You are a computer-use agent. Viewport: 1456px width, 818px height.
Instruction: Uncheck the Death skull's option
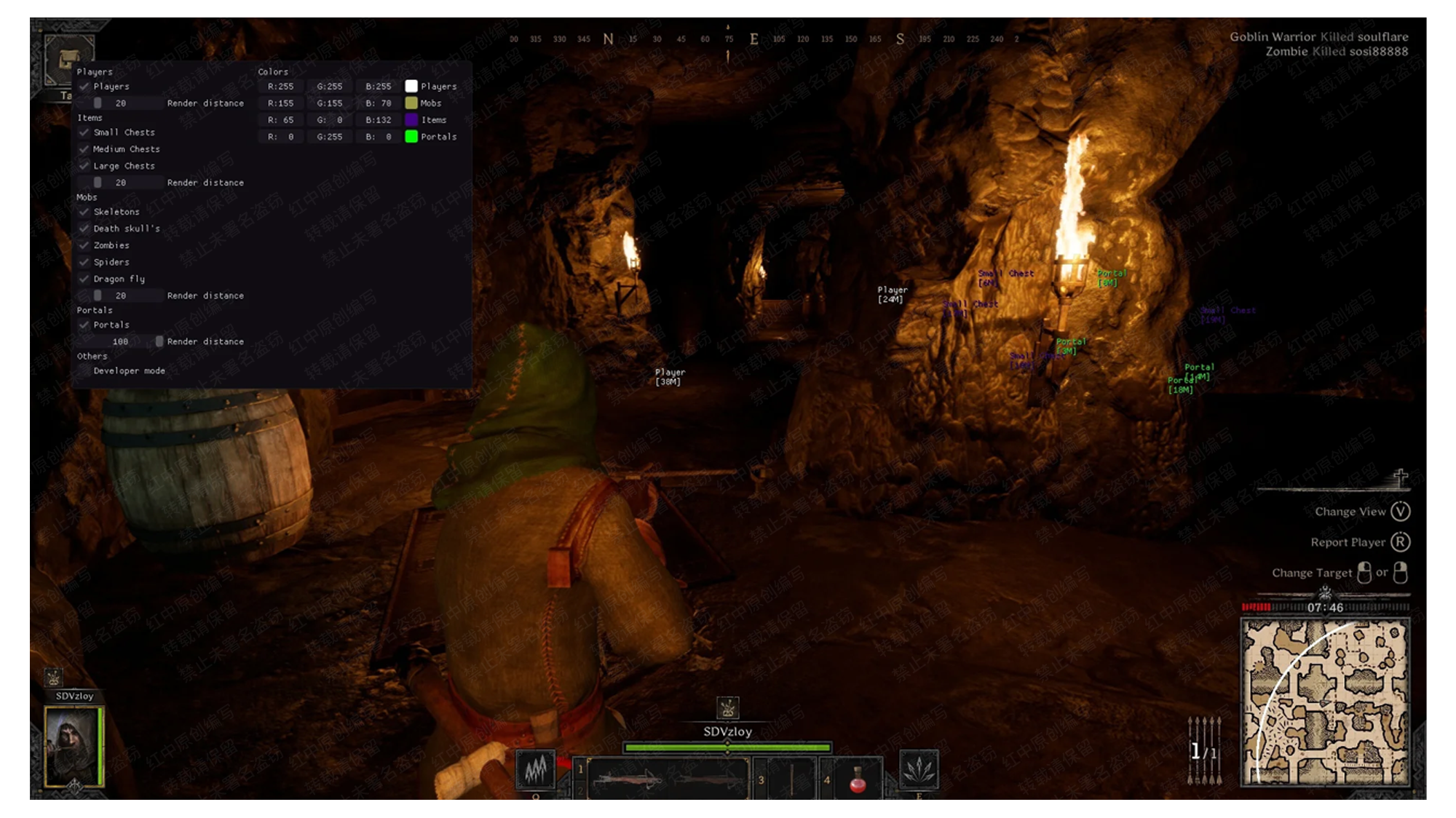[84, 229]
